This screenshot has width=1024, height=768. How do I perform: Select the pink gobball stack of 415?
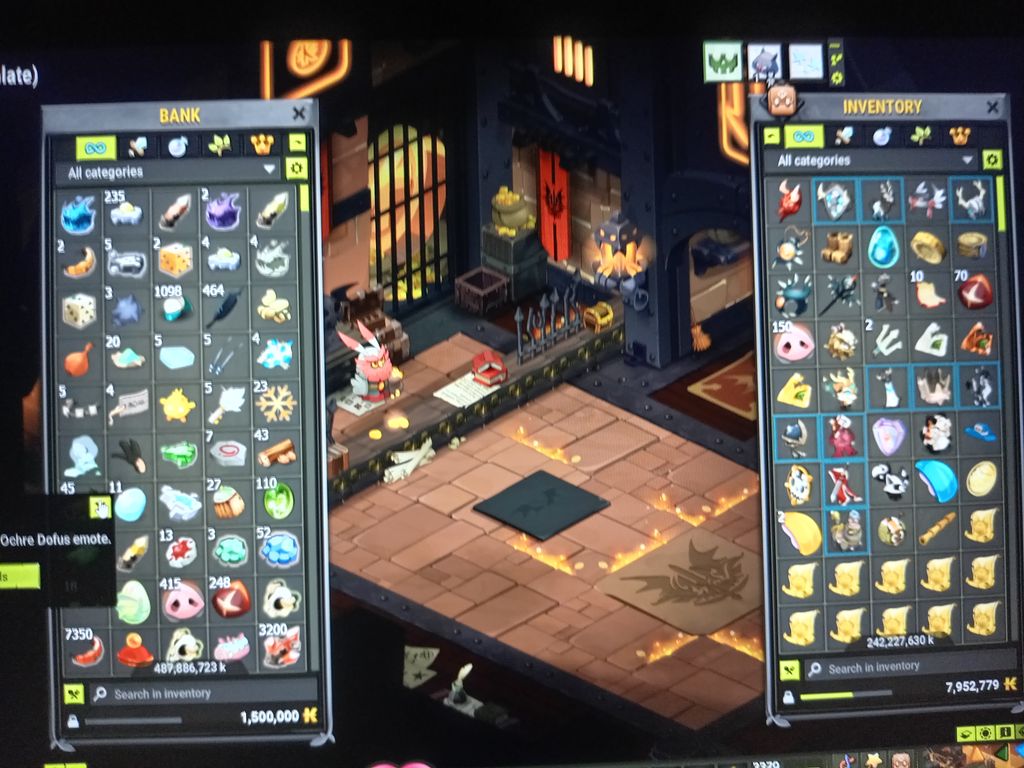[x=183, y=600]
